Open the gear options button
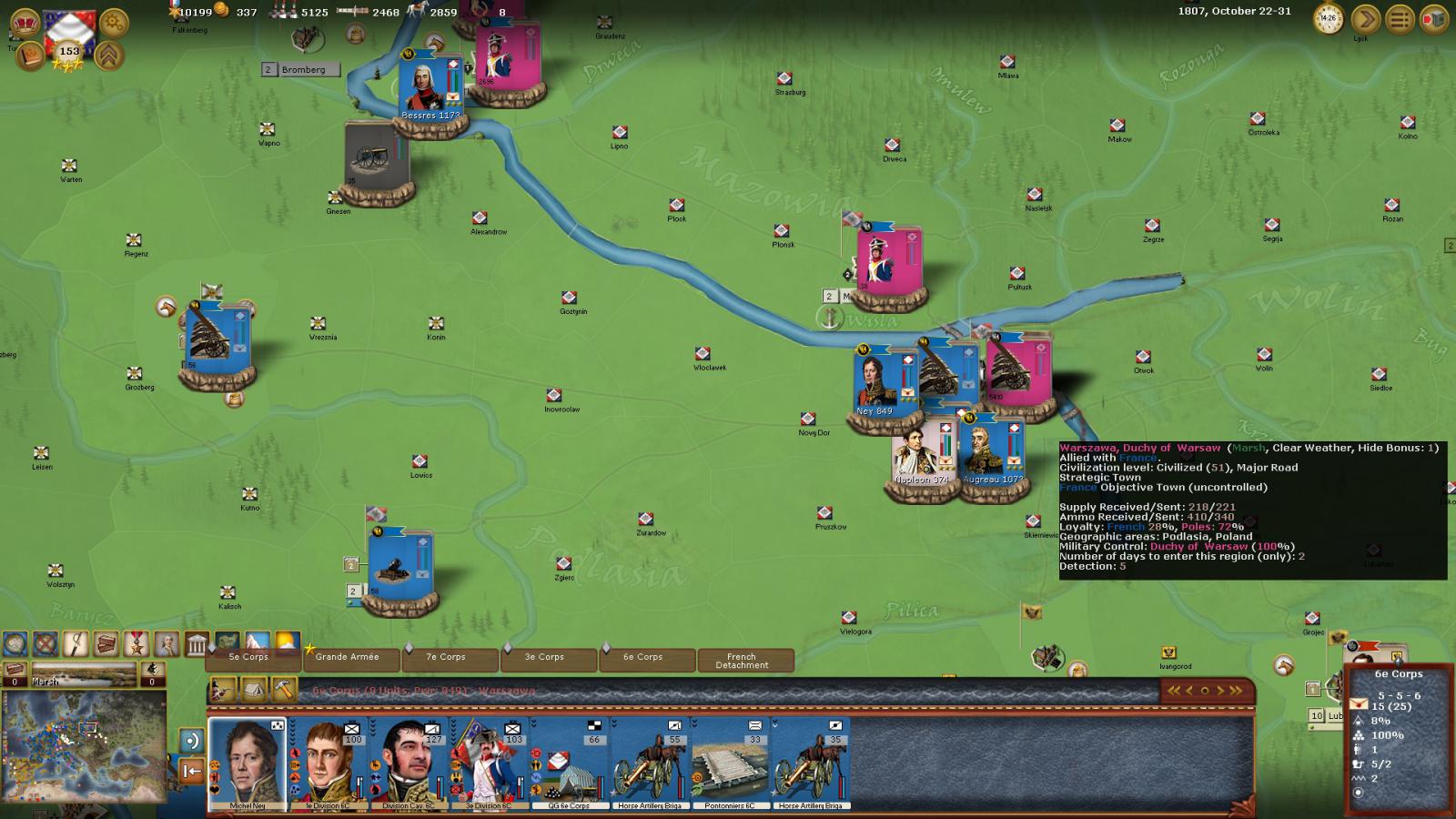Viewport: 1456px width, 819px height. [x=114, y=21]
